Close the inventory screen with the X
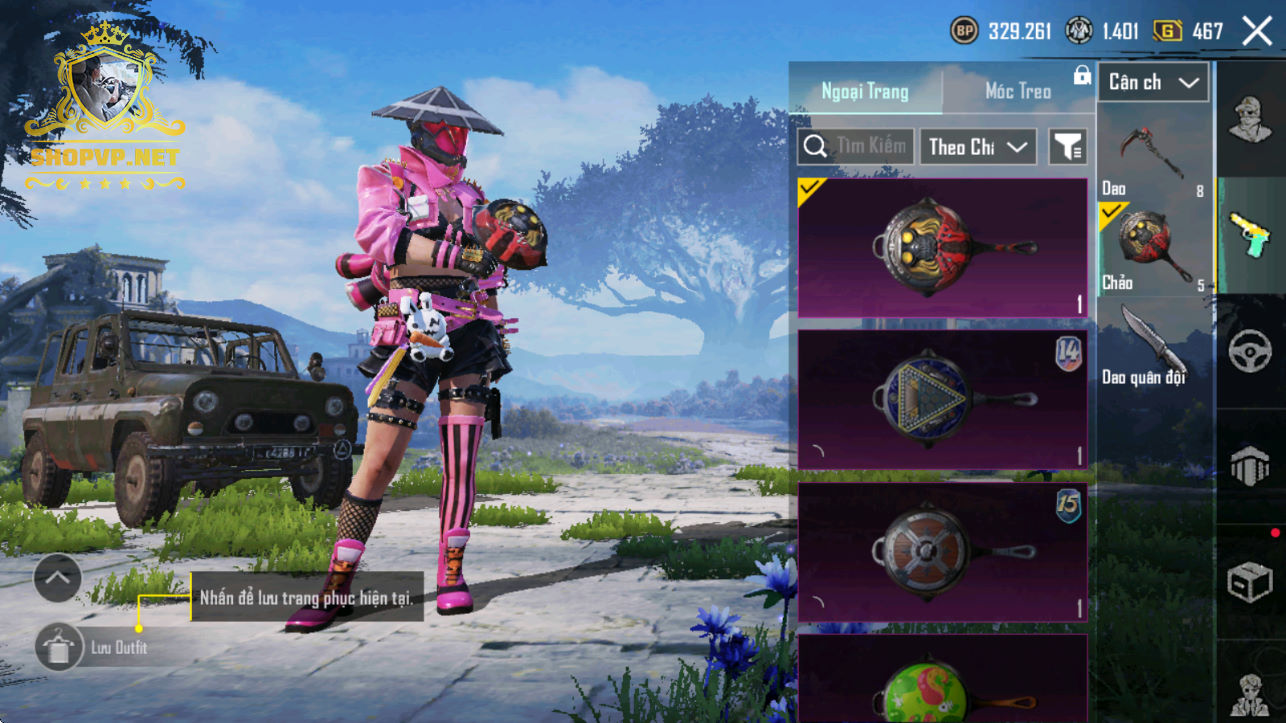Screen dimensions: 1286x723 coord(1257,31)
